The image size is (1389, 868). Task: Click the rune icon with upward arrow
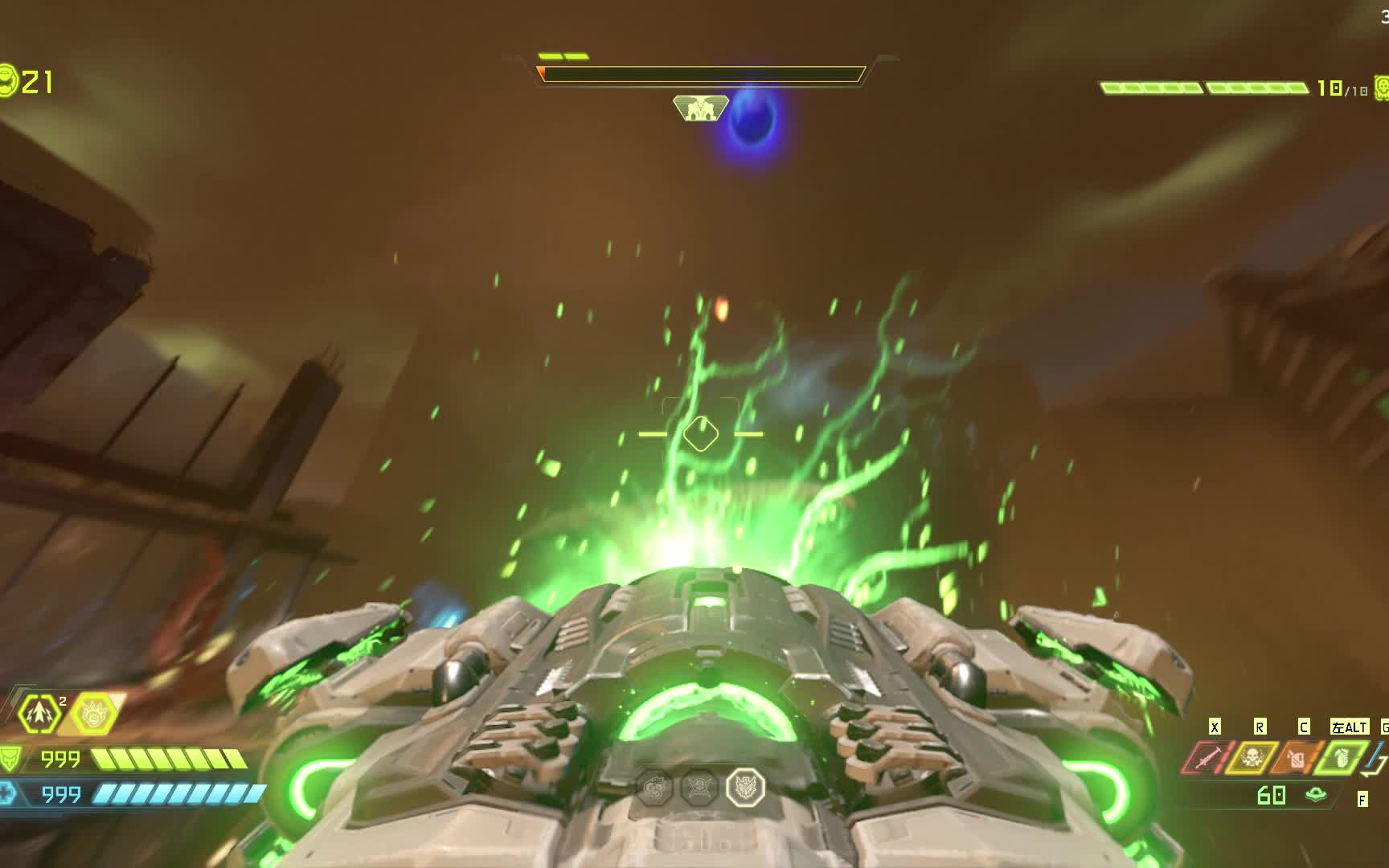pyautogui.click(x=39, y=713)
